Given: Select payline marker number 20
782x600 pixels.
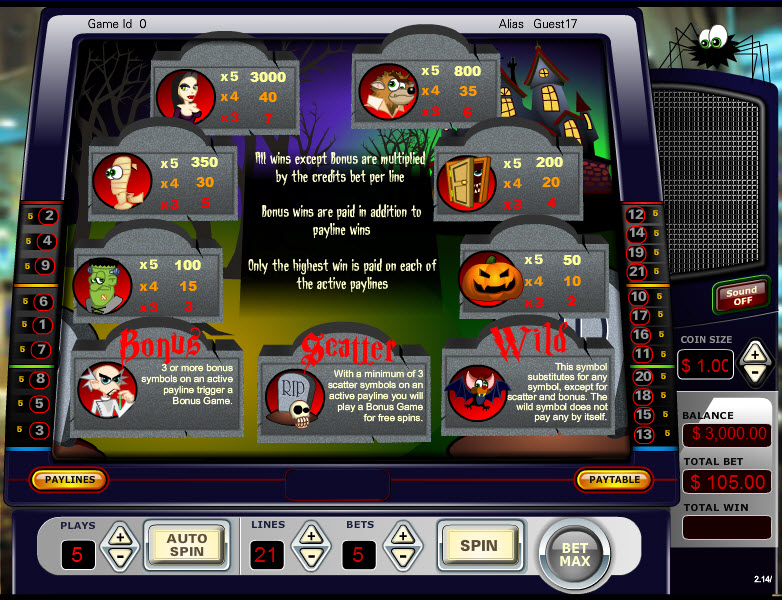Looking at the screenshot, I should pyautogui.click(x=644, y=376).
